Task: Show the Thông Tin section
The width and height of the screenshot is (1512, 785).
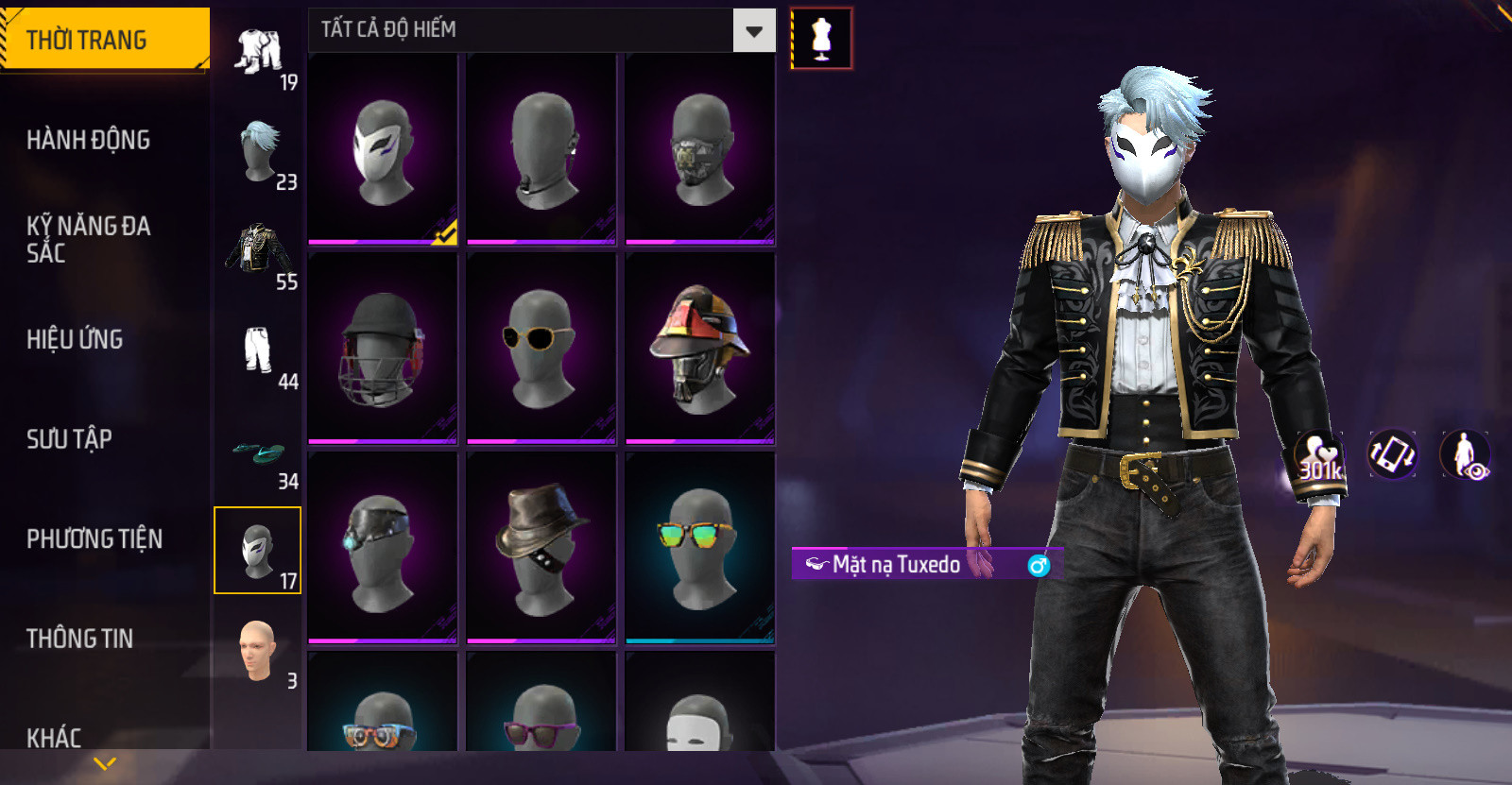Action: (x=80, y=639)
